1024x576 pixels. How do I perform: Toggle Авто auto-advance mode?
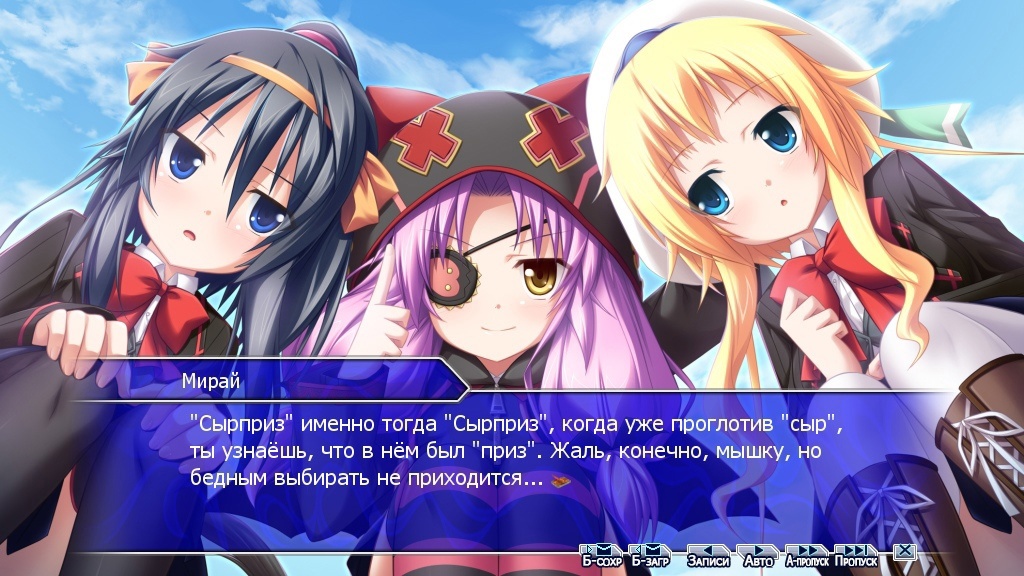pyautogui.click(x=758, y=554)
